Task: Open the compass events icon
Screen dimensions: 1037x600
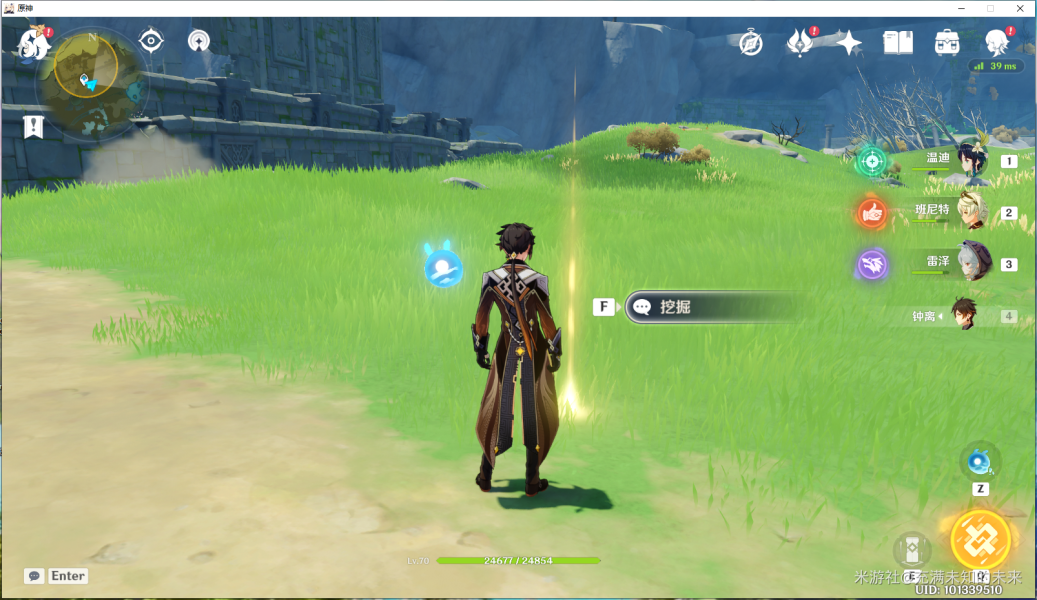Action: pyautogui.click(x=751, y=43)
